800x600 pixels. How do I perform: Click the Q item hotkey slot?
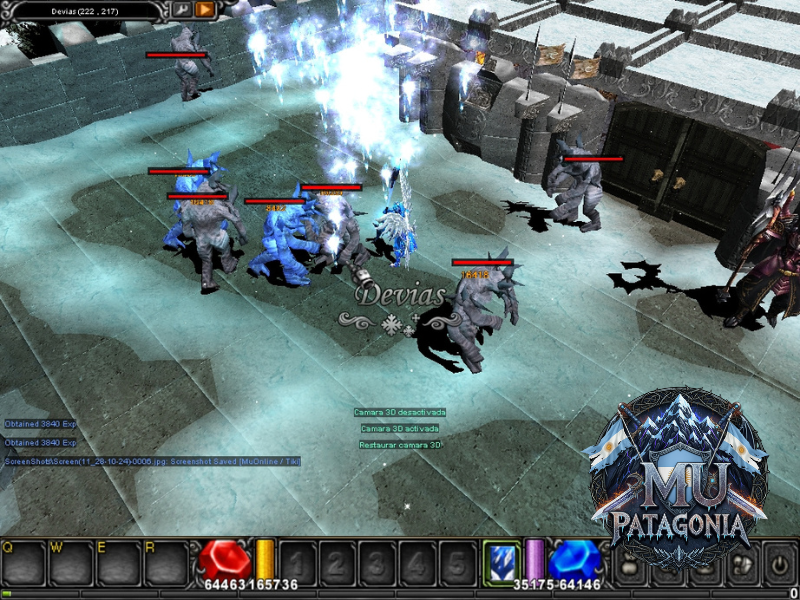[23, 564]
